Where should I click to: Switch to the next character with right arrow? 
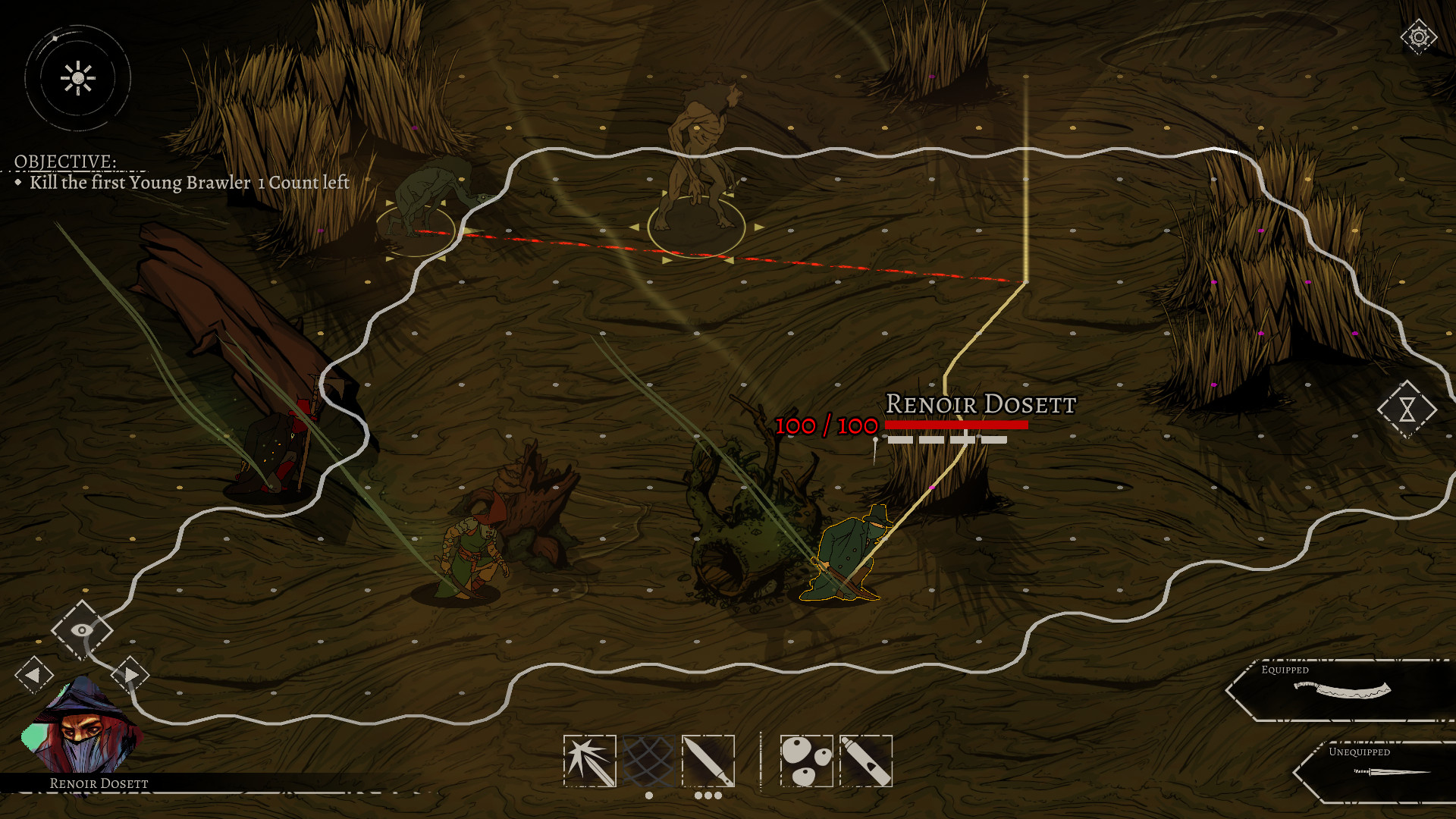pos(130,674)
